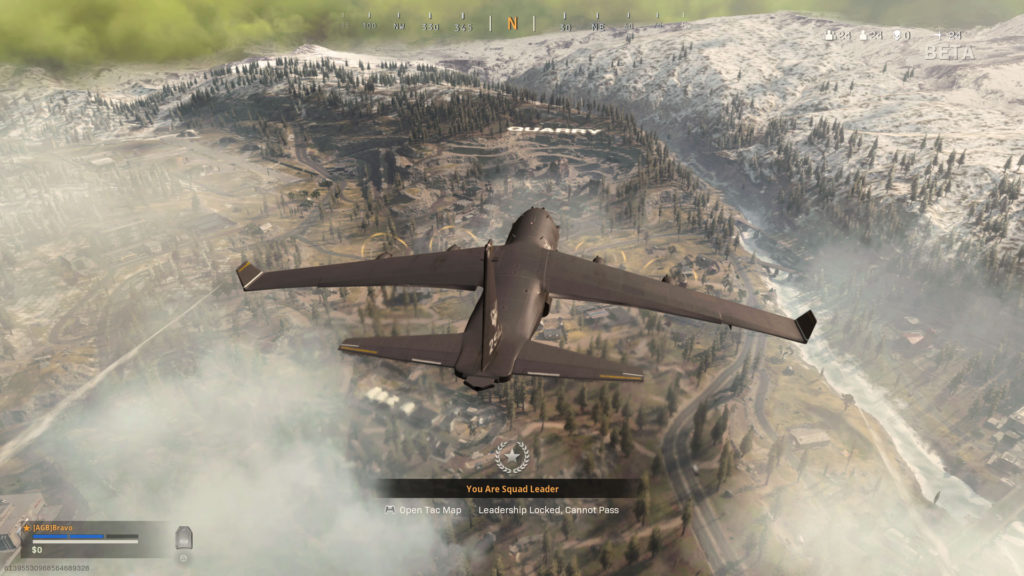This screenshot has height=576, width=1024.
Task: Click the plane passengers icon
Action: click(940, 36)
